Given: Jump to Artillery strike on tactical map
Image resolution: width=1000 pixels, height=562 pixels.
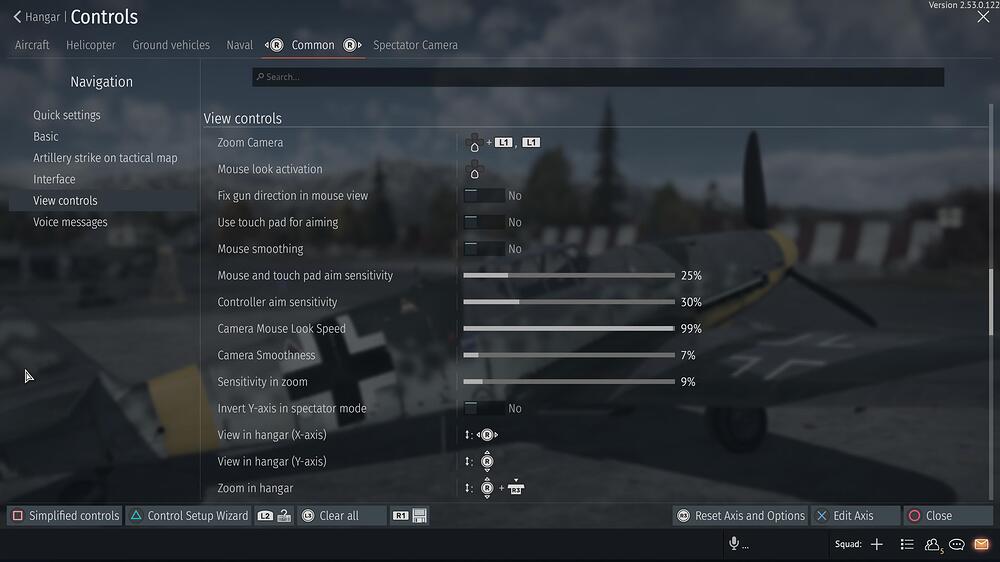Looking at the screenshot, I should 105,158.
